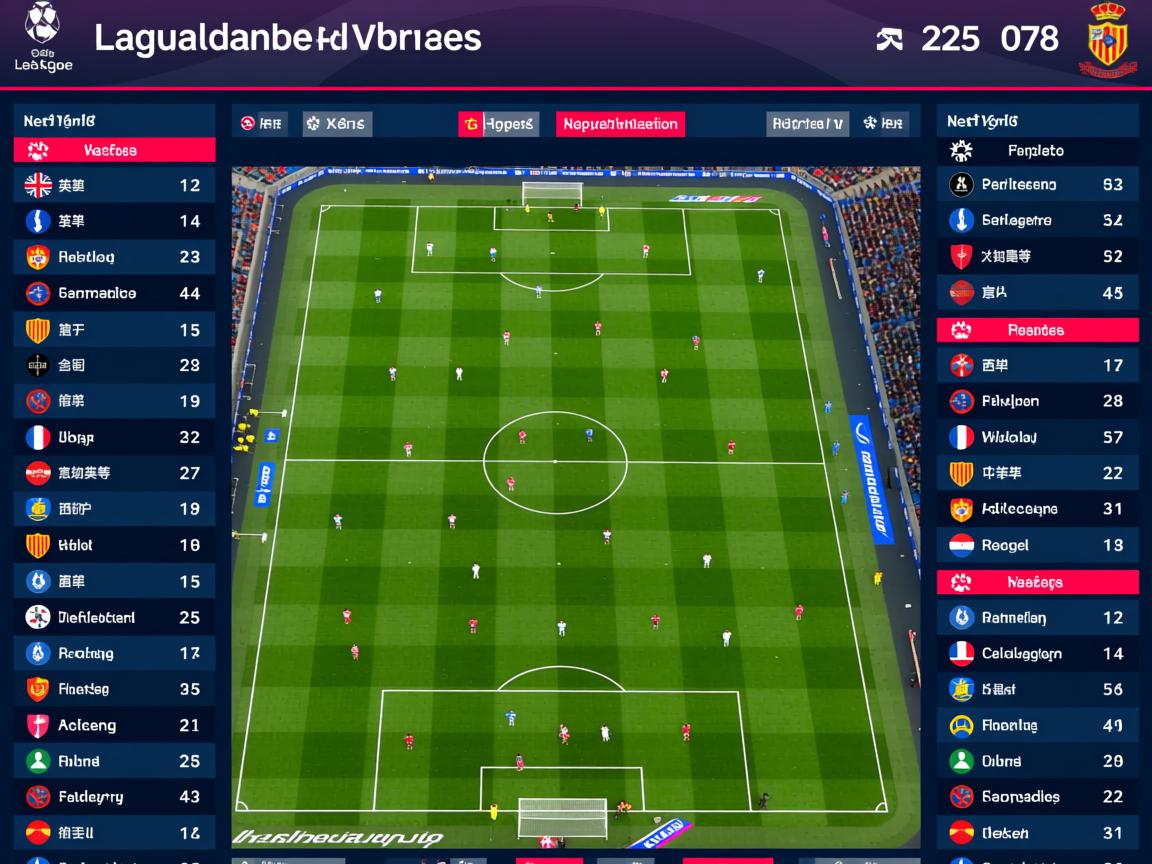Open the Hgpets tab
This screenshot has width=1152, height=864.
[x=499, y=124]
